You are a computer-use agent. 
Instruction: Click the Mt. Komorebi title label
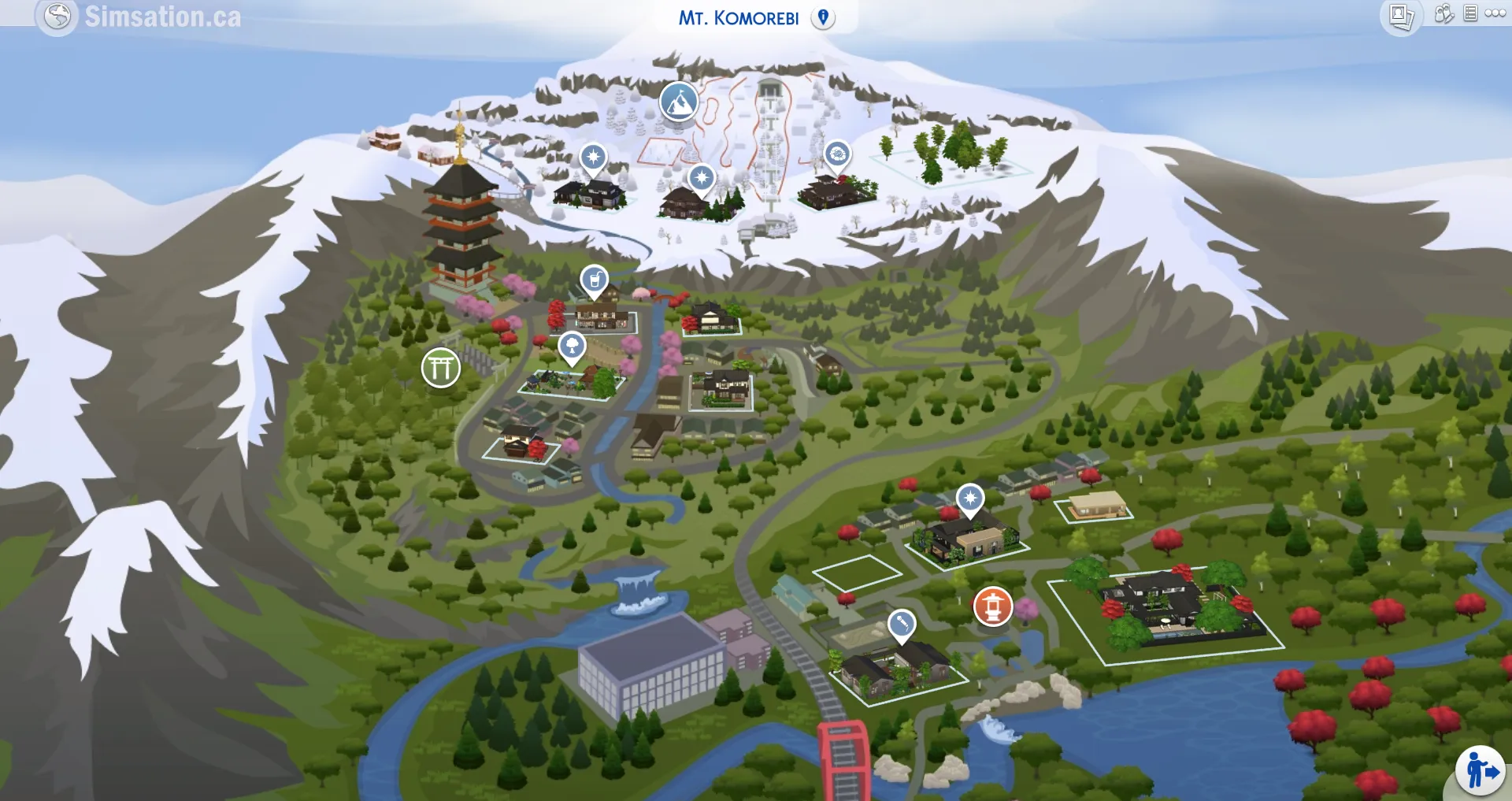pos(739,16)
